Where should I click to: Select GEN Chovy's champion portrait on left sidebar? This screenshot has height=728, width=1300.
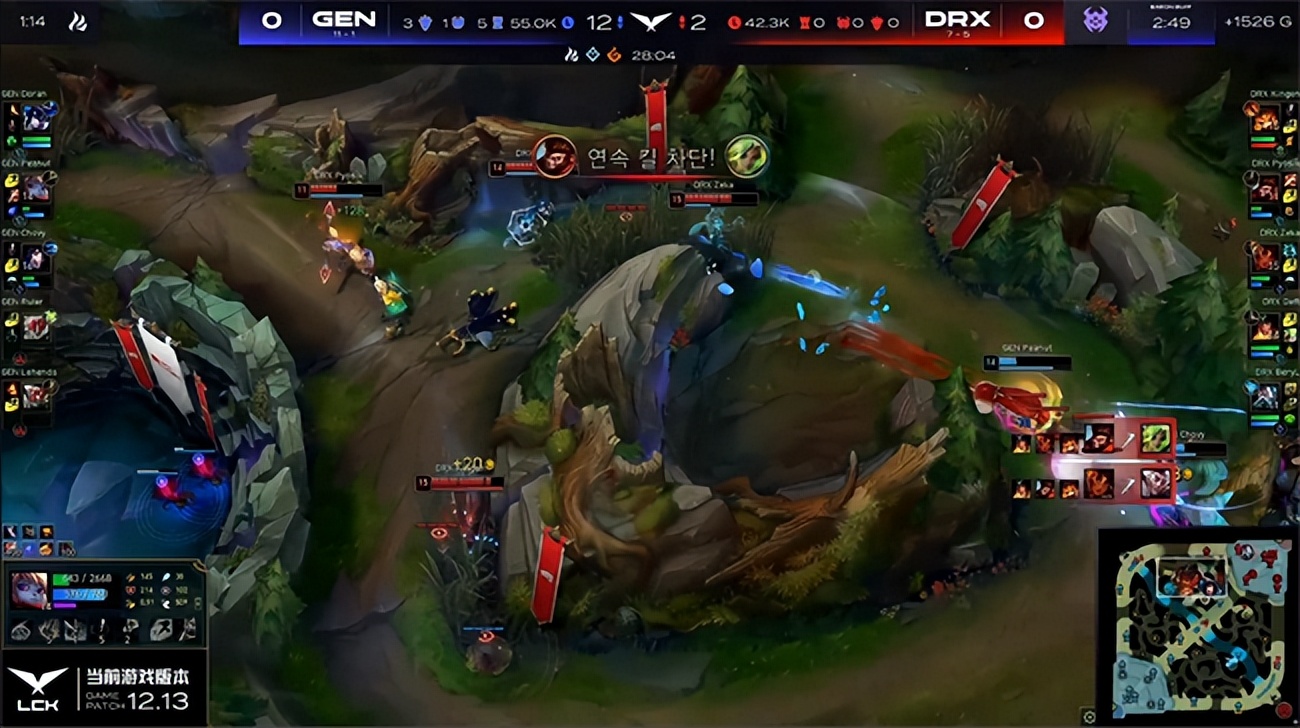click(38, 258)
